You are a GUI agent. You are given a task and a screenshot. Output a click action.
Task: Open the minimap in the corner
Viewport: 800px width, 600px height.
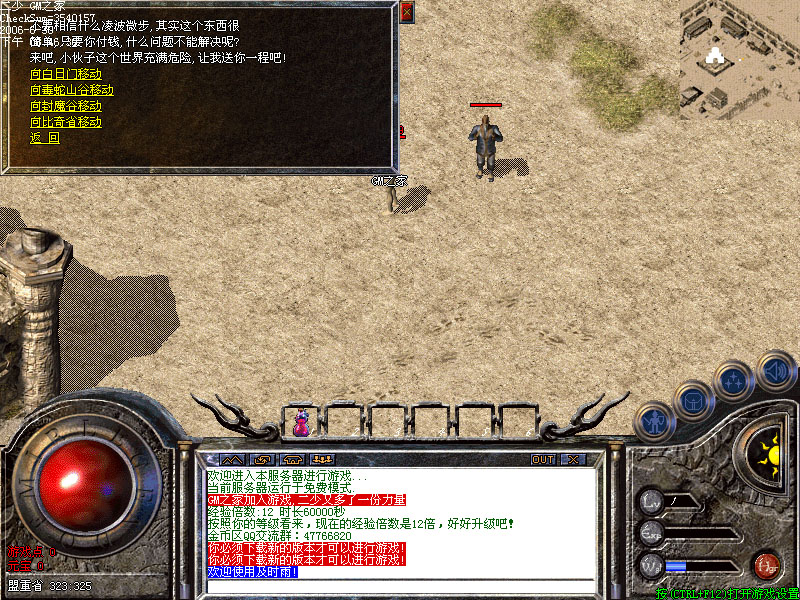point(739,59)
